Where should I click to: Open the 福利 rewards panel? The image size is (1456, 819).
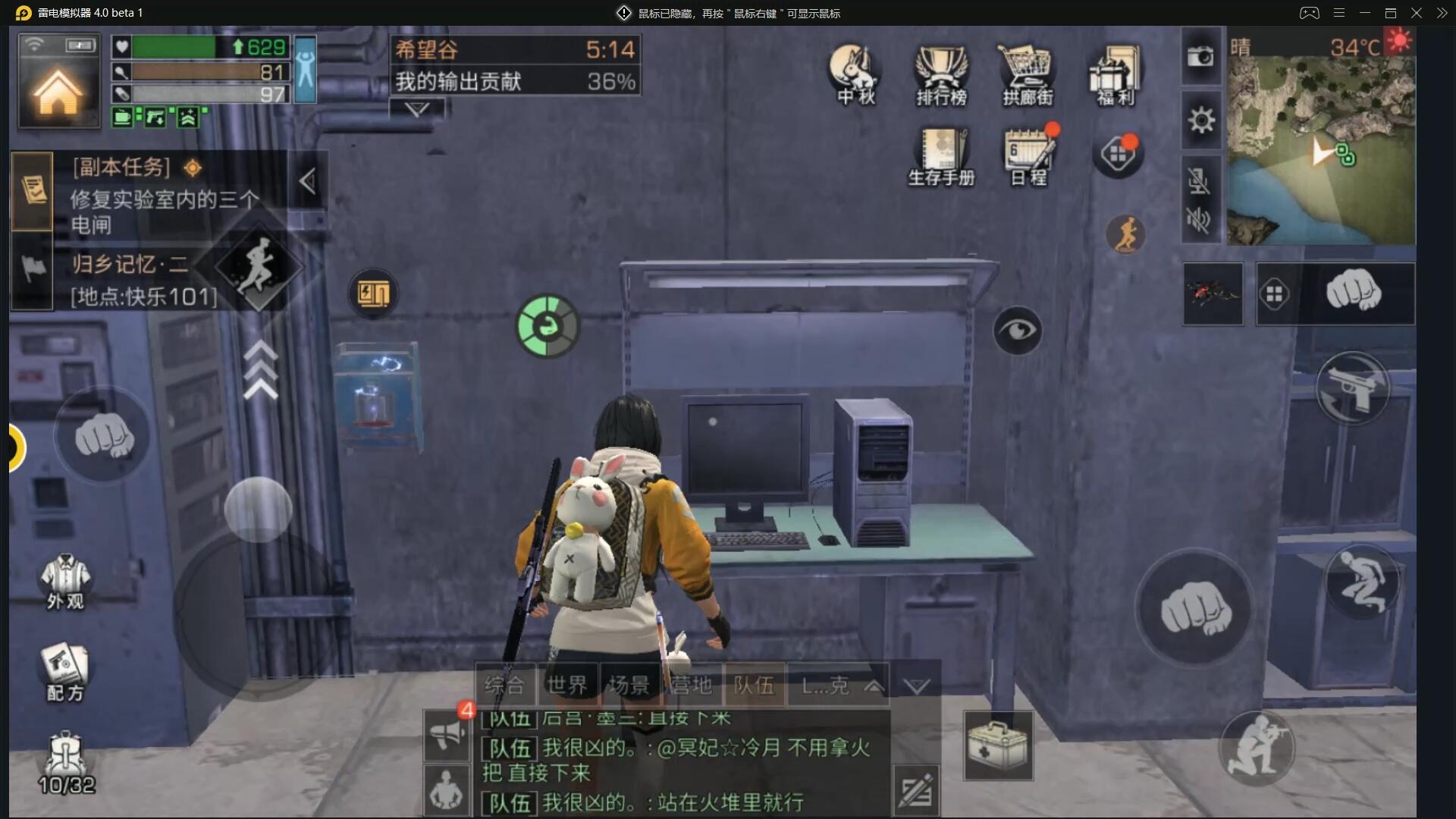(x=1115, y=72)
